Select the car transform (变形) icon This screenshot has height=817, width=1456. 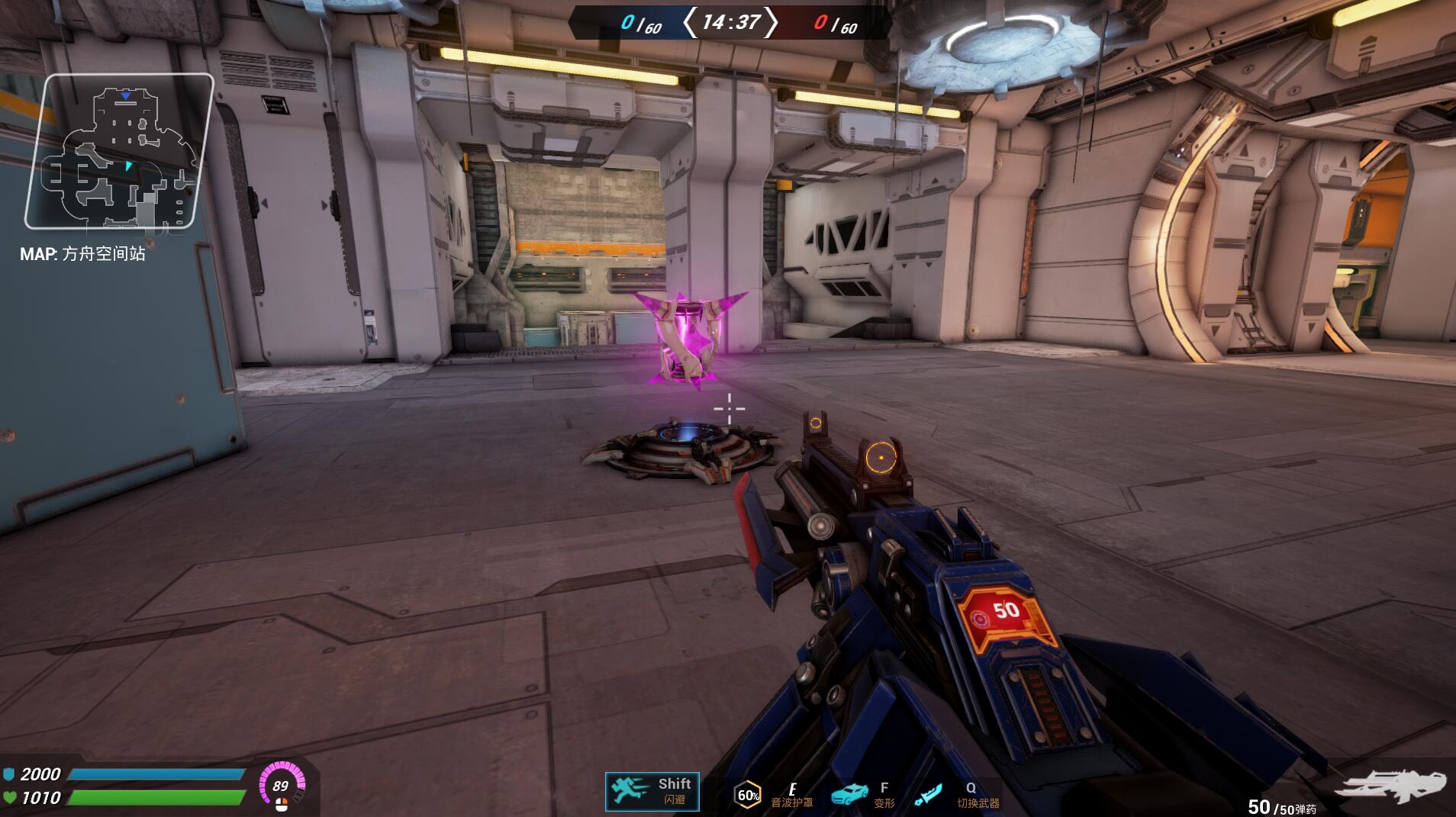(849, 794)
